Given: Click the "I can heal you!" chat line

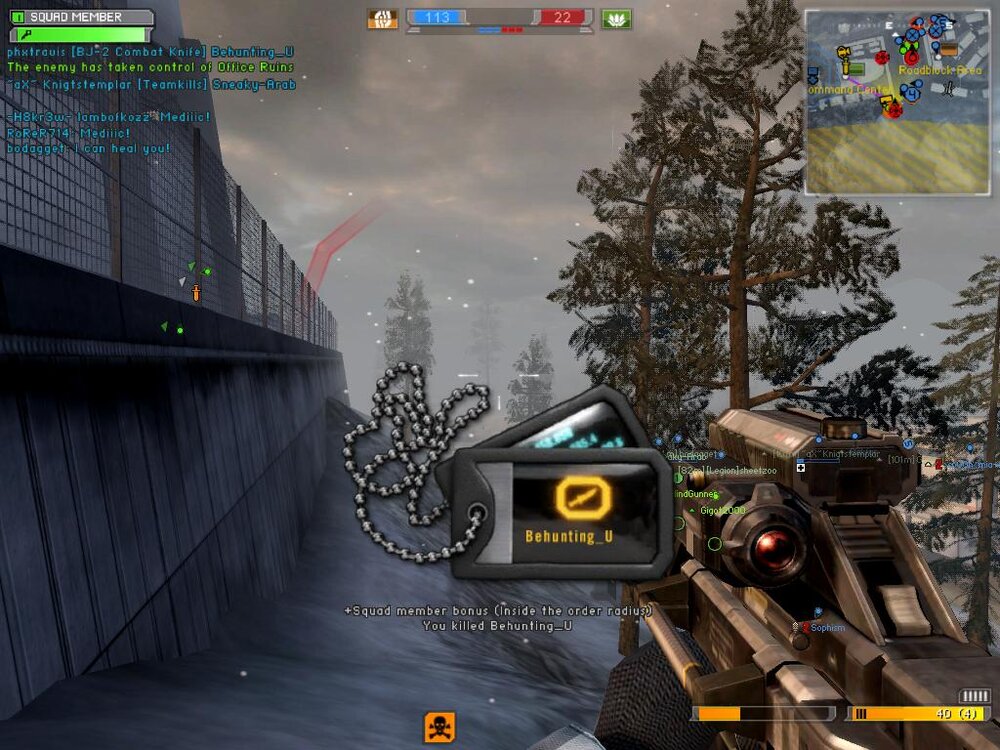Looking at the screenshot, I should [x=90, y=148].
